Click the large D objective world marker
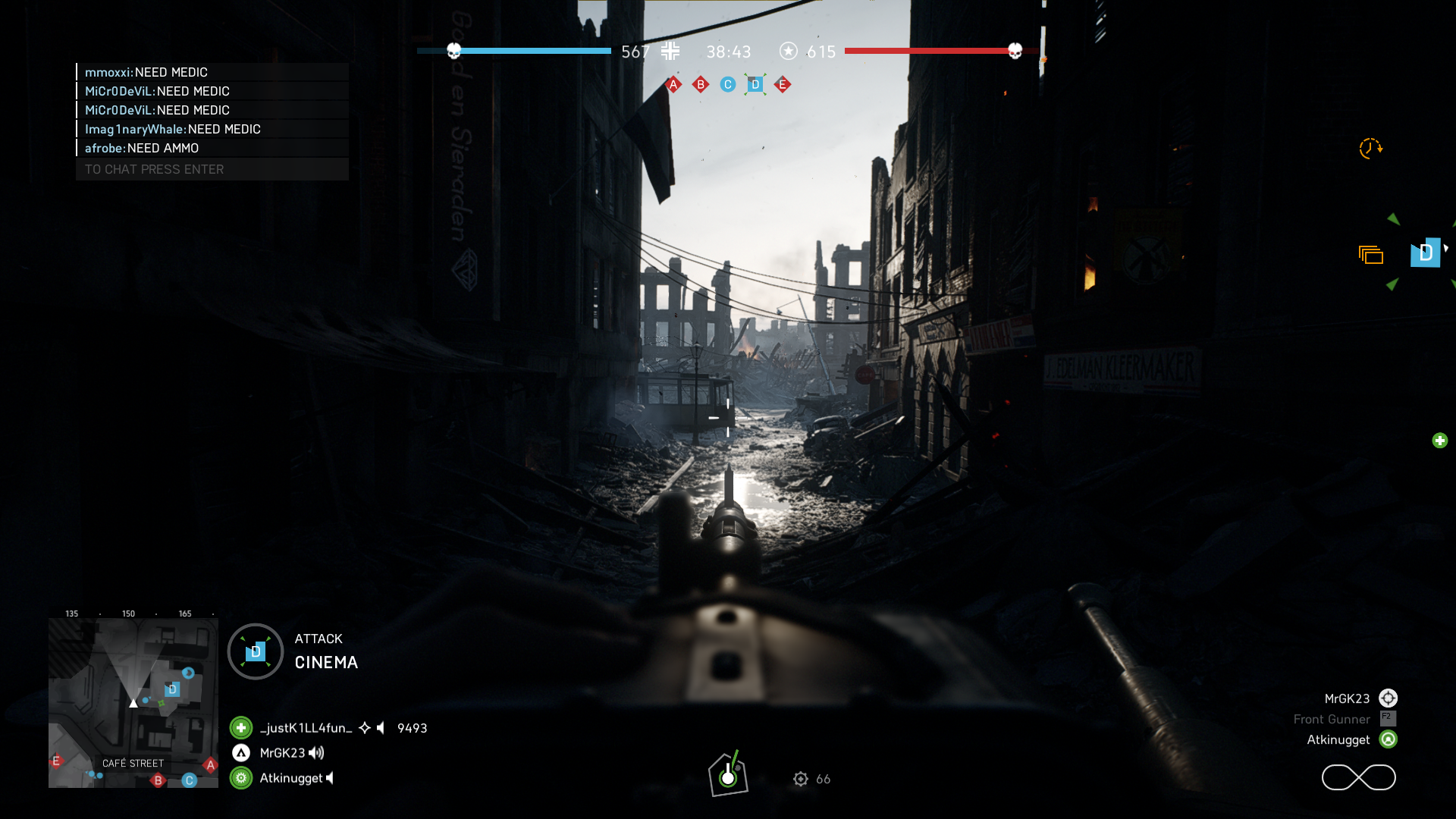This screenshot has width=1456, height=819. point(1425,253)
